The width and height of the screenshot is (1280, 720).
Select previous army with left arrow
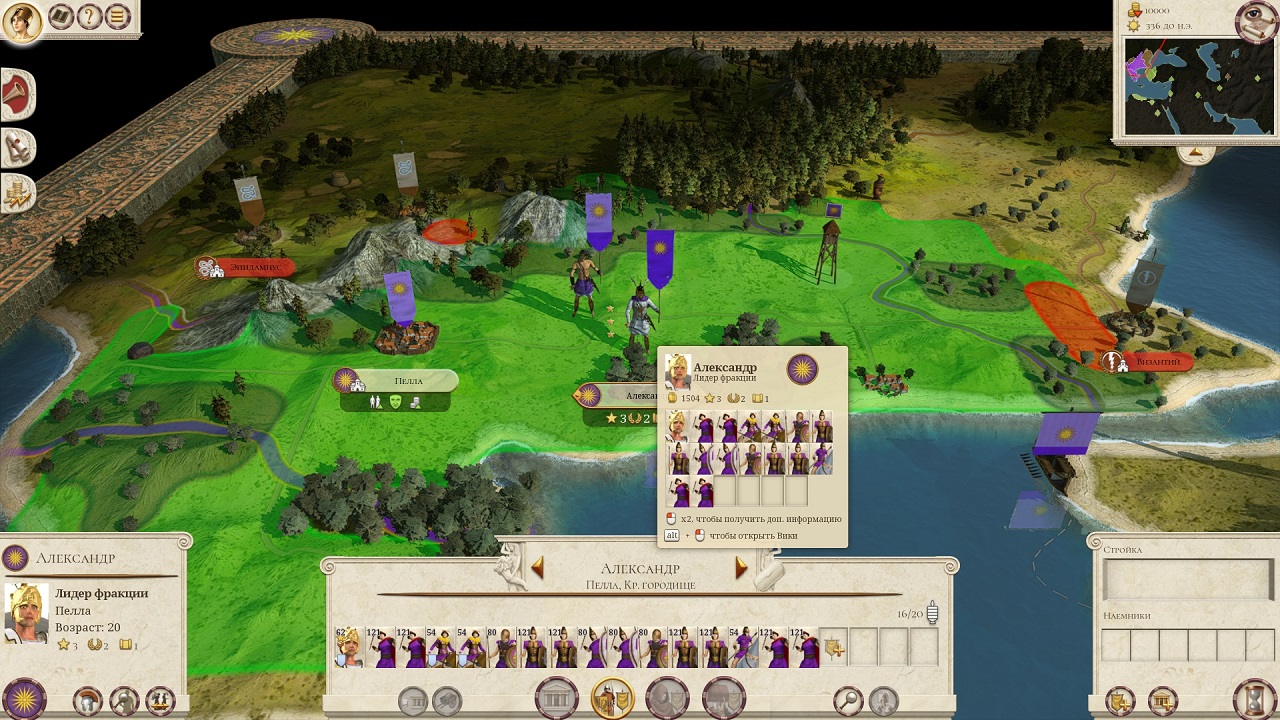[x=537, y=568]
